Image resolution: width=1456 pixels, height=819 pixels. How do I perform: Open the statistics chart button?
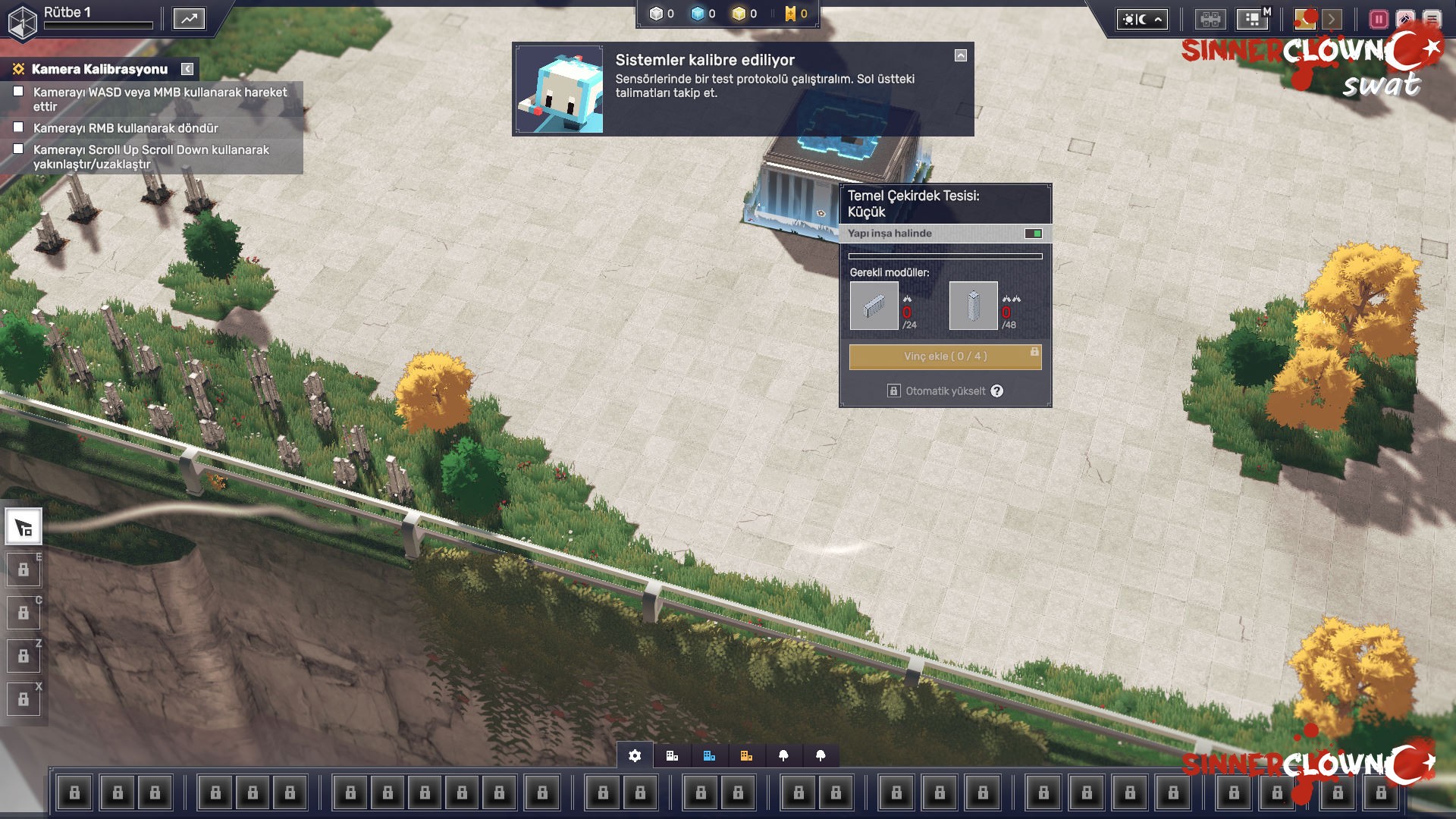click(x=189, y=19)
